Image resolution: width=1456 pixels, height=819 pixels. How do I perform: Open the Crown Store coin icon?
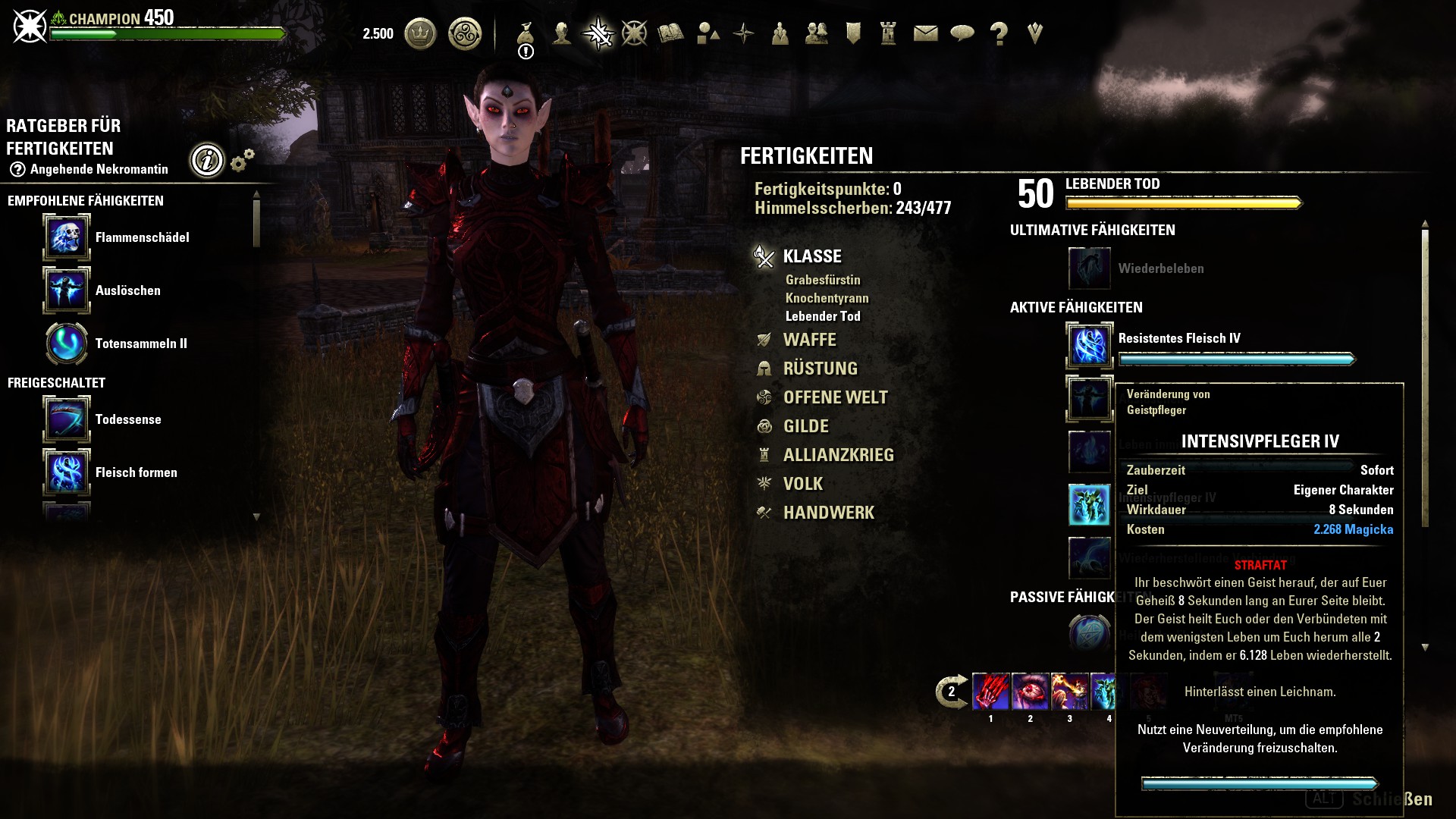coord(420,33)
